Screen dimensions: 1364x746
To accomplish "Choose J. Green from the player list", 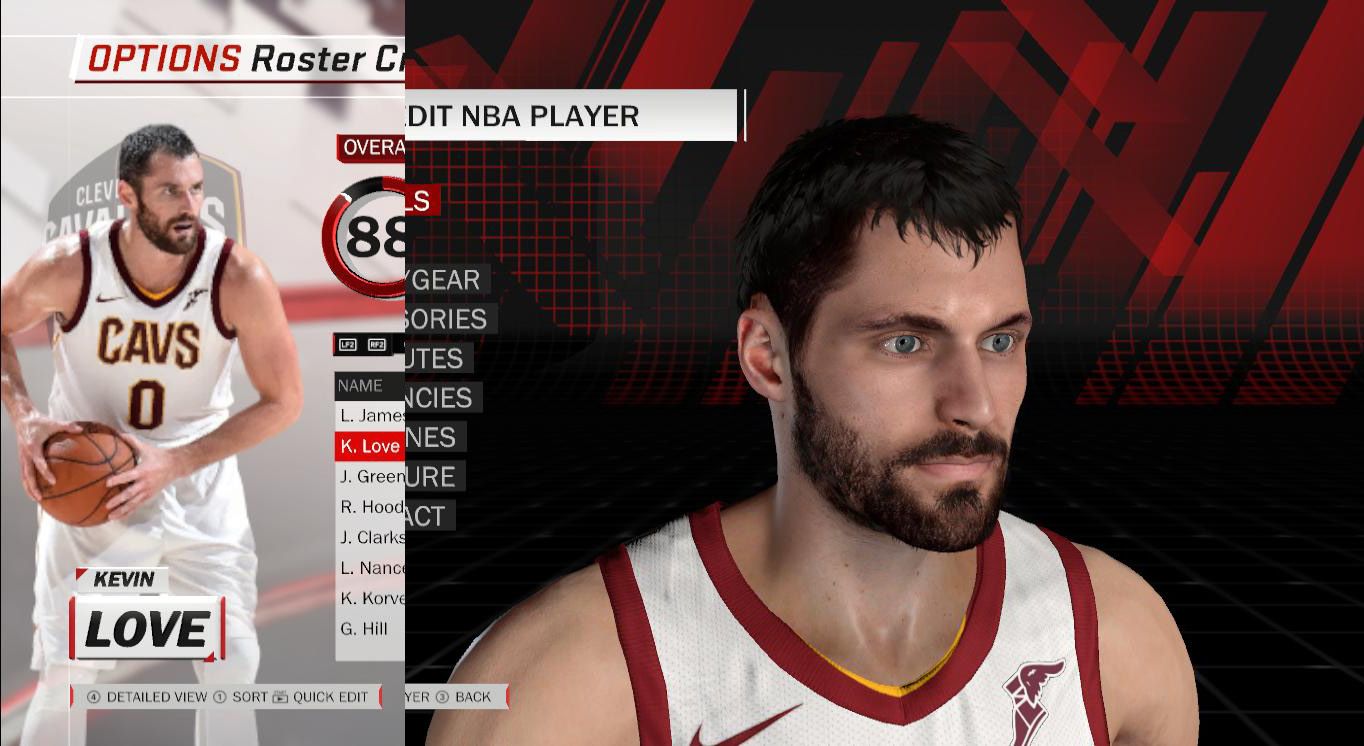I will click(371, 477).
